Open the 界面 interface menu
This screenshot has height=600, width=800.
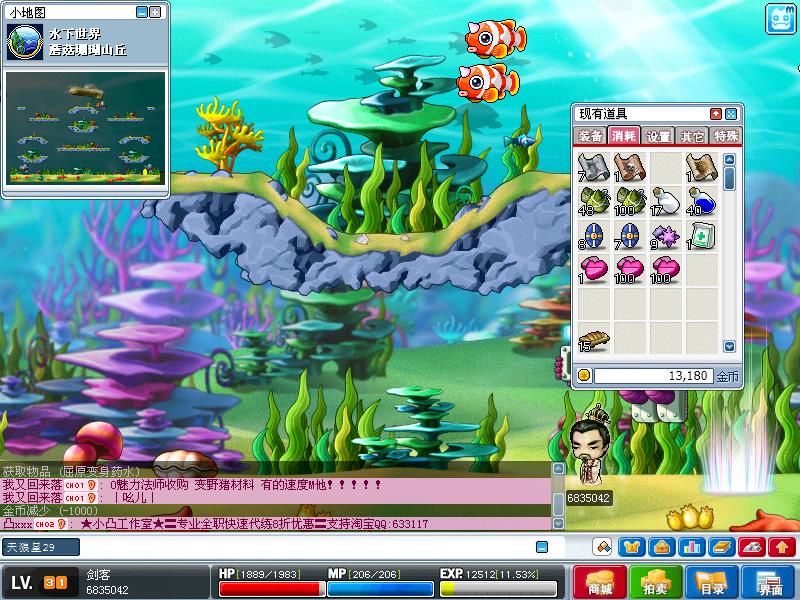tap(769, 583)
